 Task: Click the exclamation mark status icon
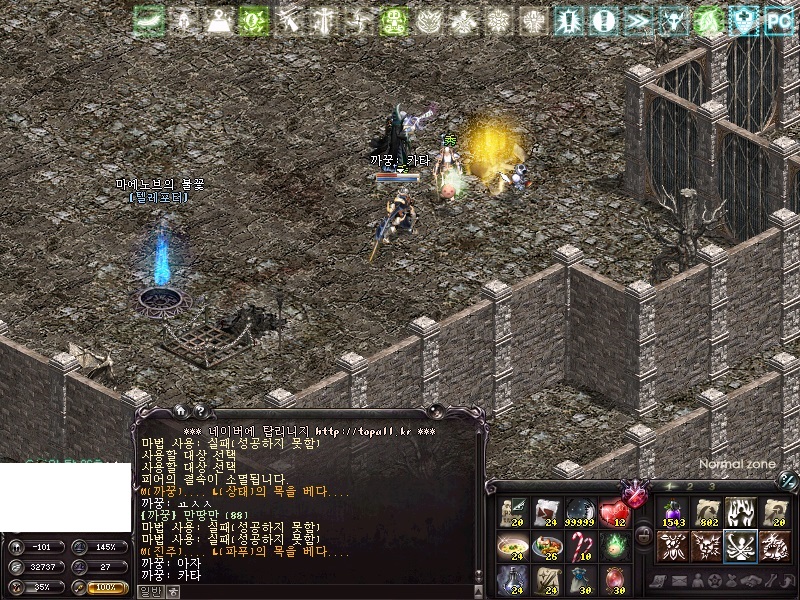click(602, 20)
